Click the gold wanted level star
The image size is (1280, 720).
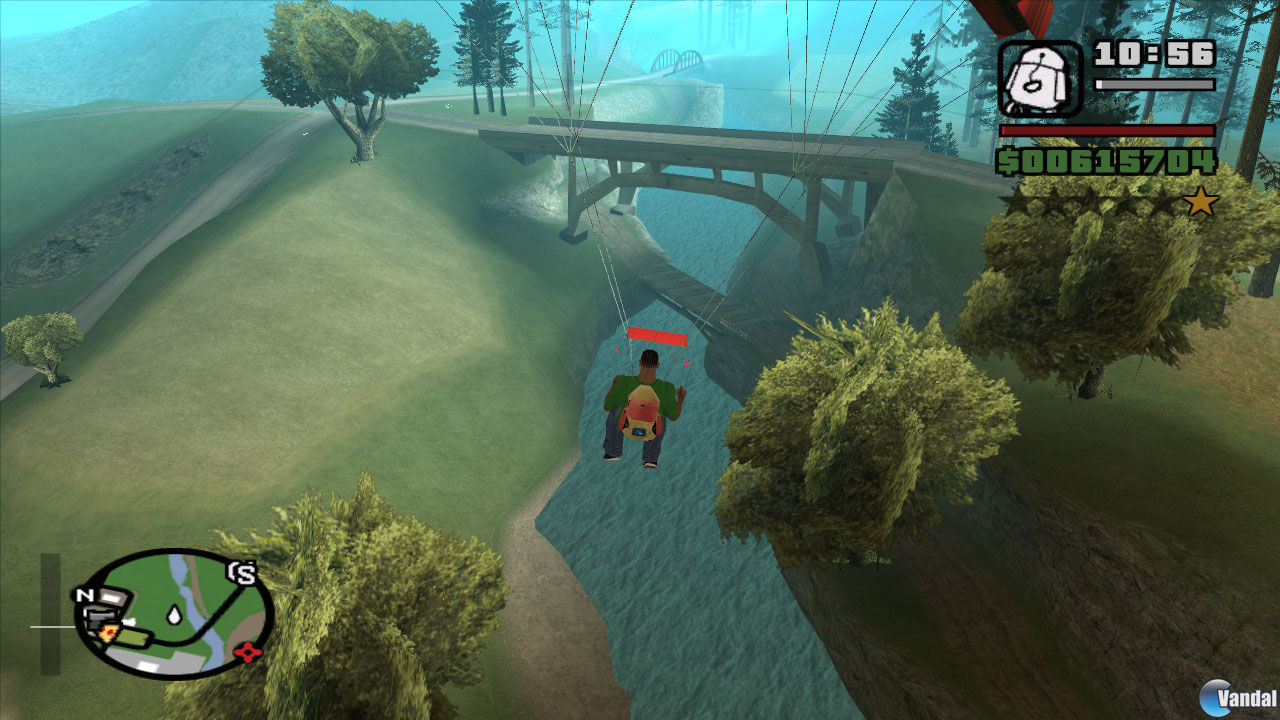pos(1200,203)
